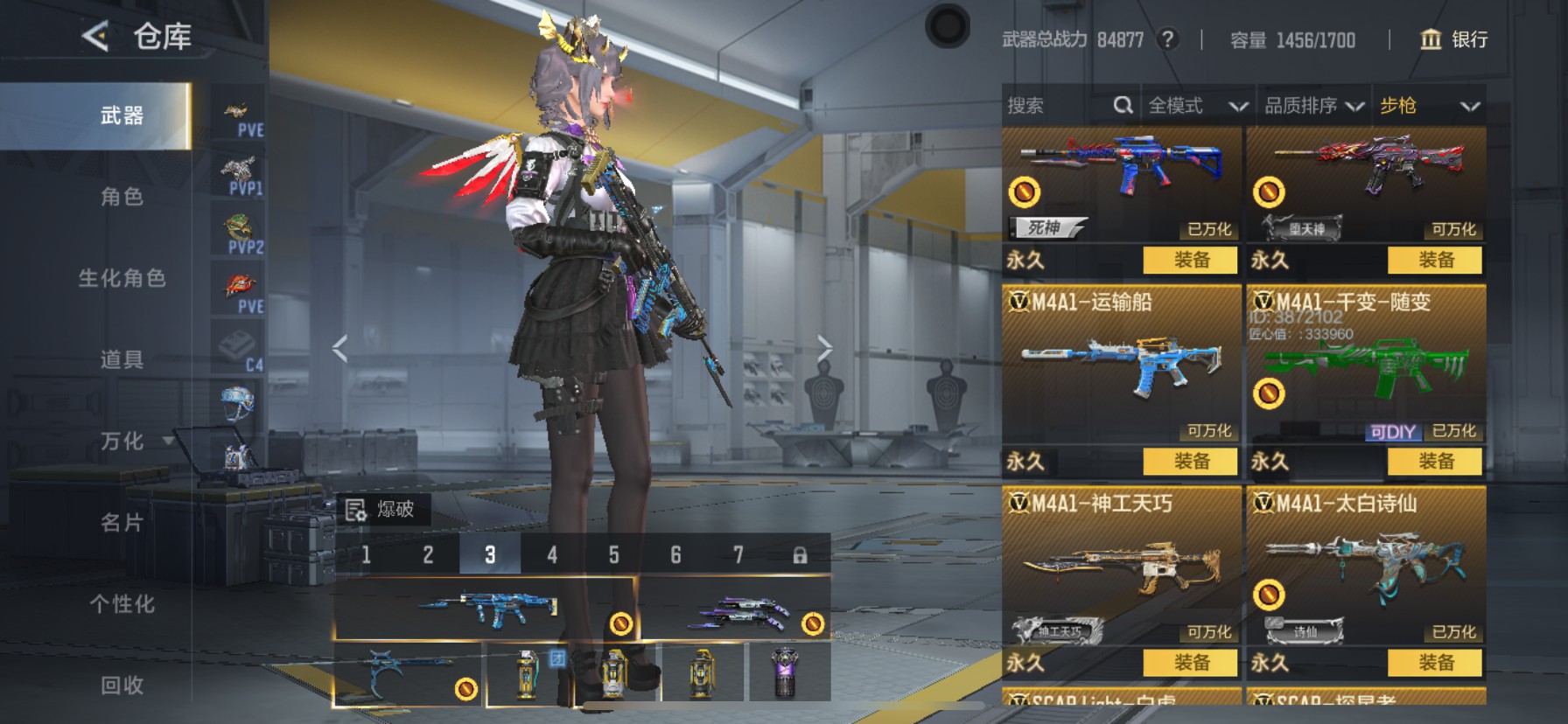Rotate character with the right arrow
Image resolution: width=1568 pixels, height=724 pixels.
point(824,348)
